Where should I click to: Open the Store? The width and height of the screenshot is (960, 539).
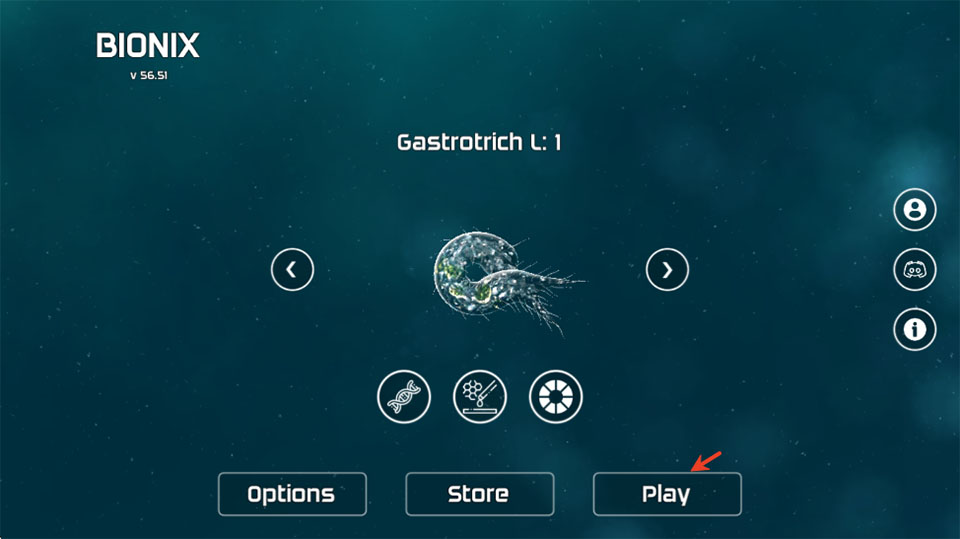pos(479,494)
